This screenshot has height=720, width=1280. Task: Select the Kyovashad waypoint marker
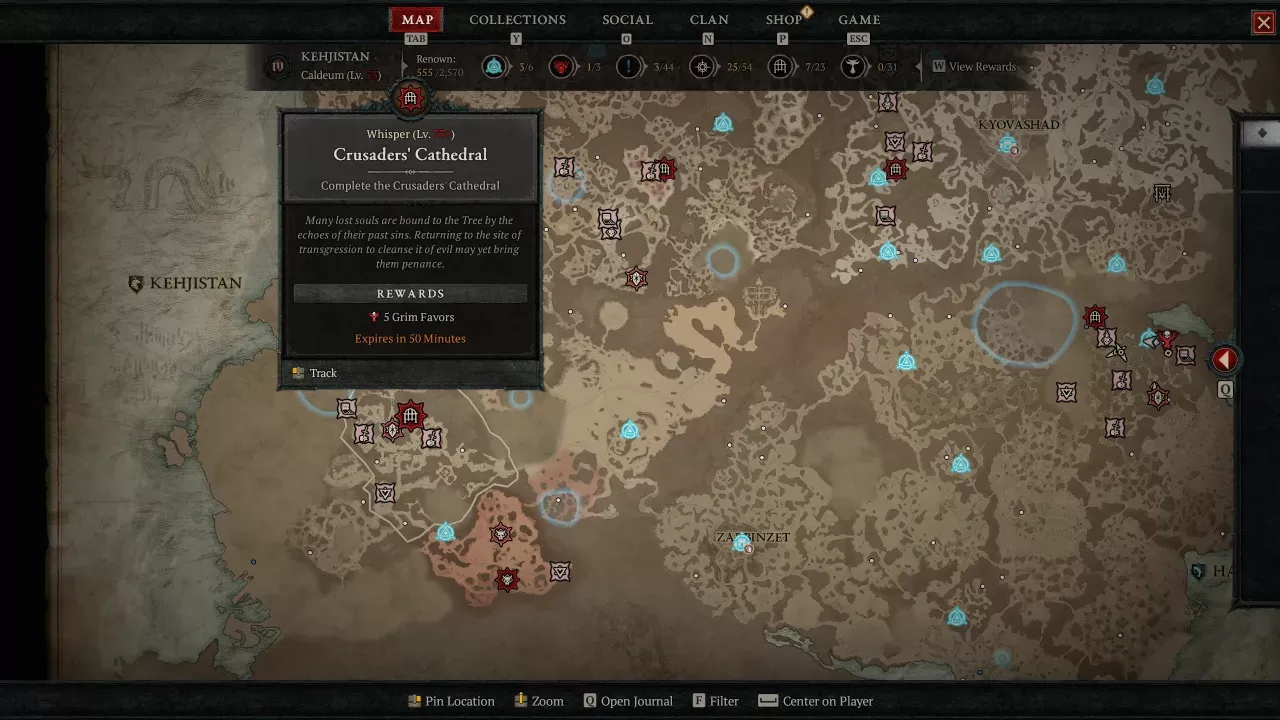point(1008,145)
